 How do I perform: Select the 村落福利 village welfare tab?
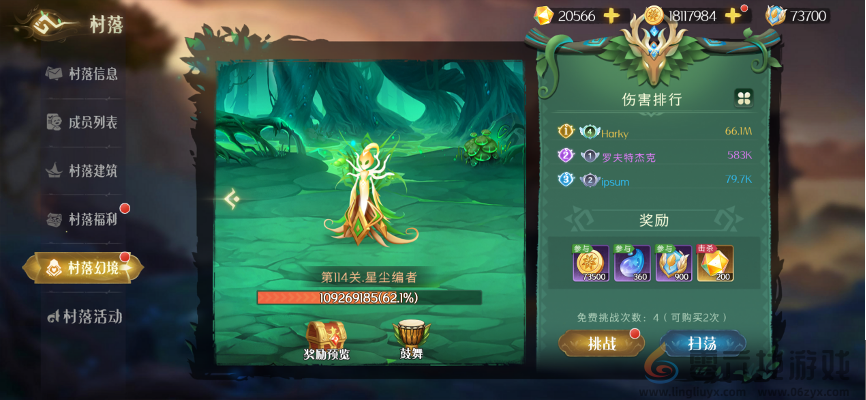coord(83,219)
